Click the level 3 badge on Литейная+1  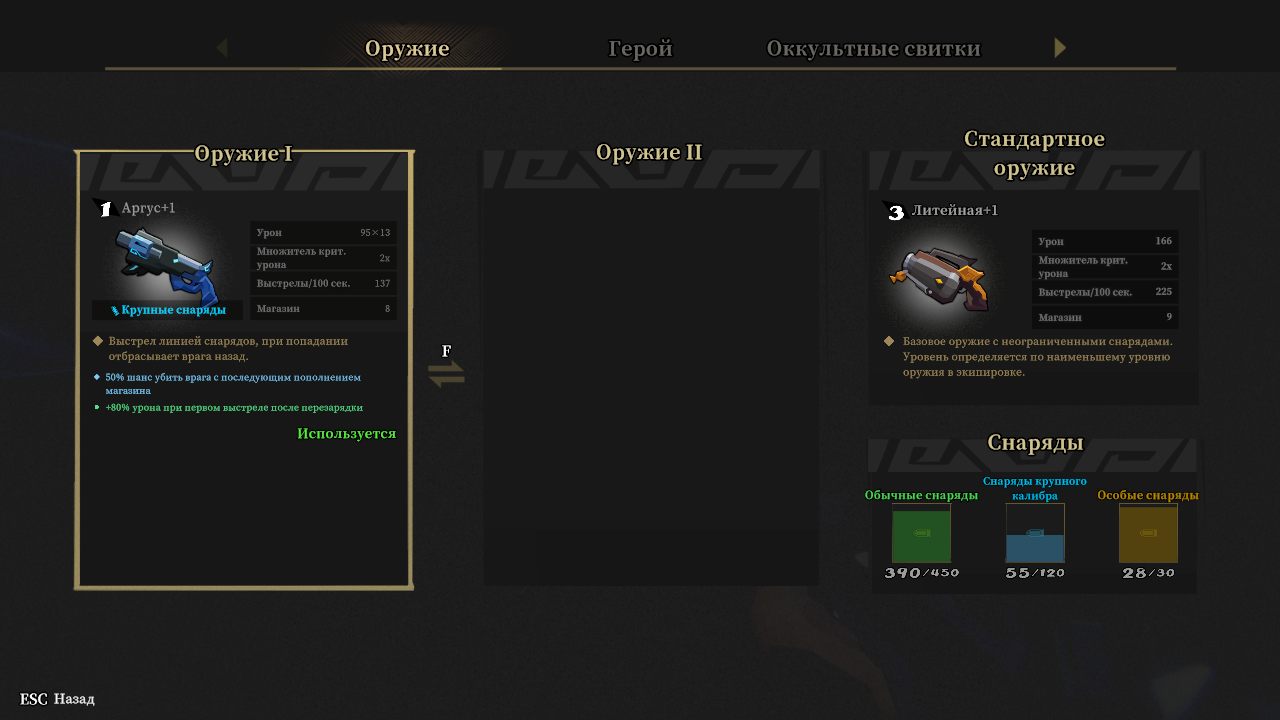[x=896, y=213]
